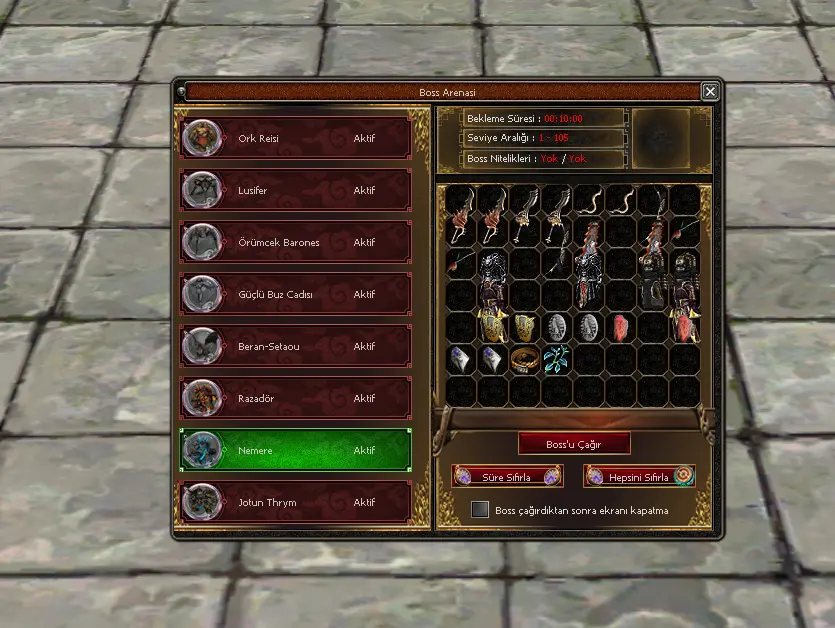Select the Örümcek Barones boss entry

[296, 242]
